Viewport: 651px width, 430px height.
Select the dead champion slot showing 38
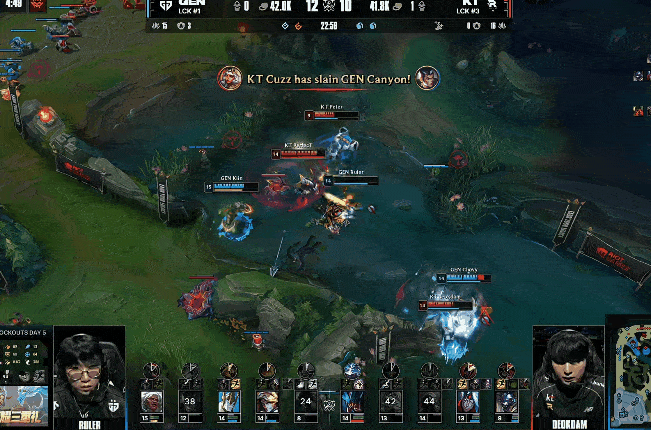tap(191, 401)
